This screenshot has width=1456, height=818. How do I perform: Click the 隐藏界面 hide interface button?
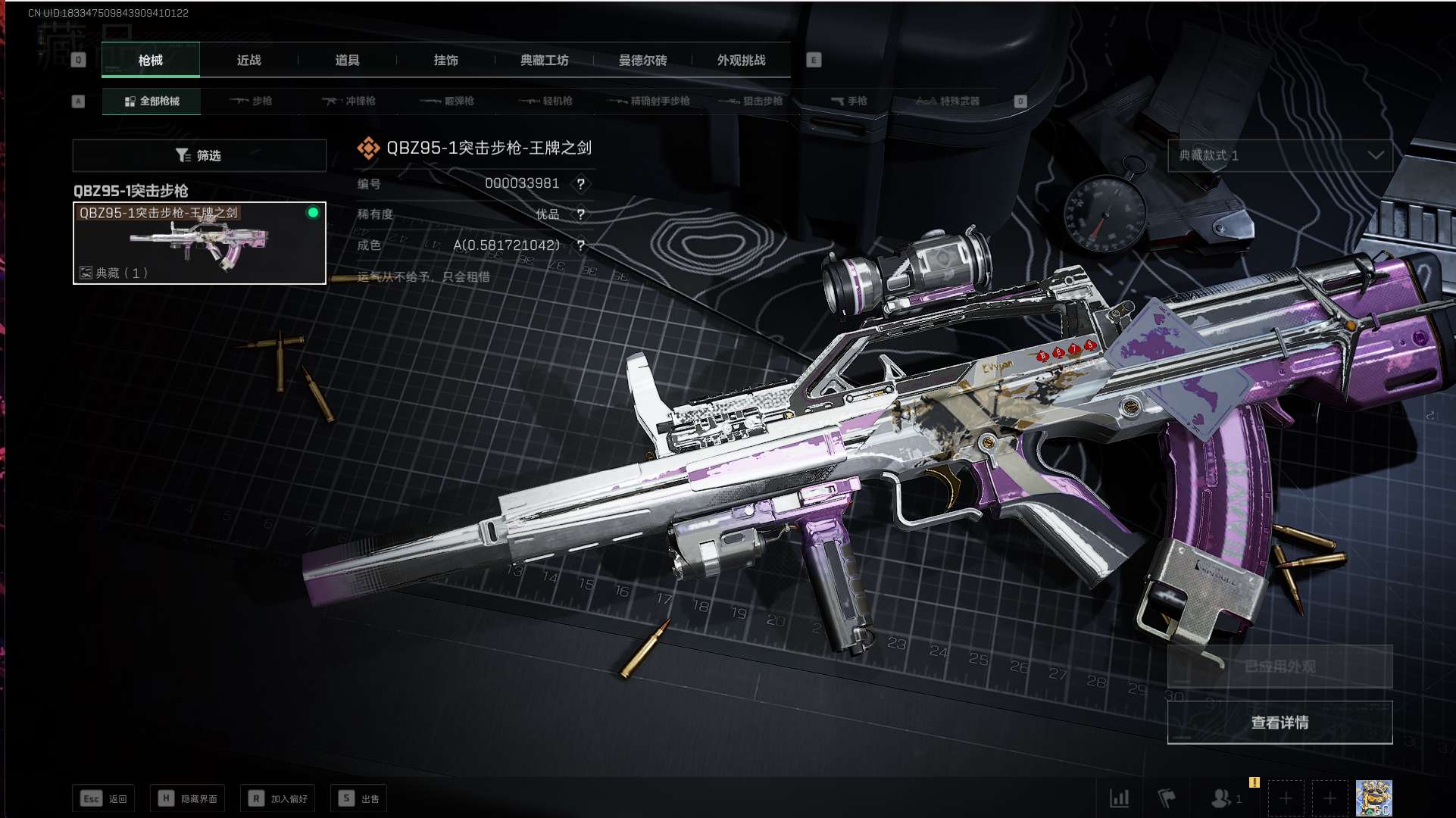pos(188,798)
